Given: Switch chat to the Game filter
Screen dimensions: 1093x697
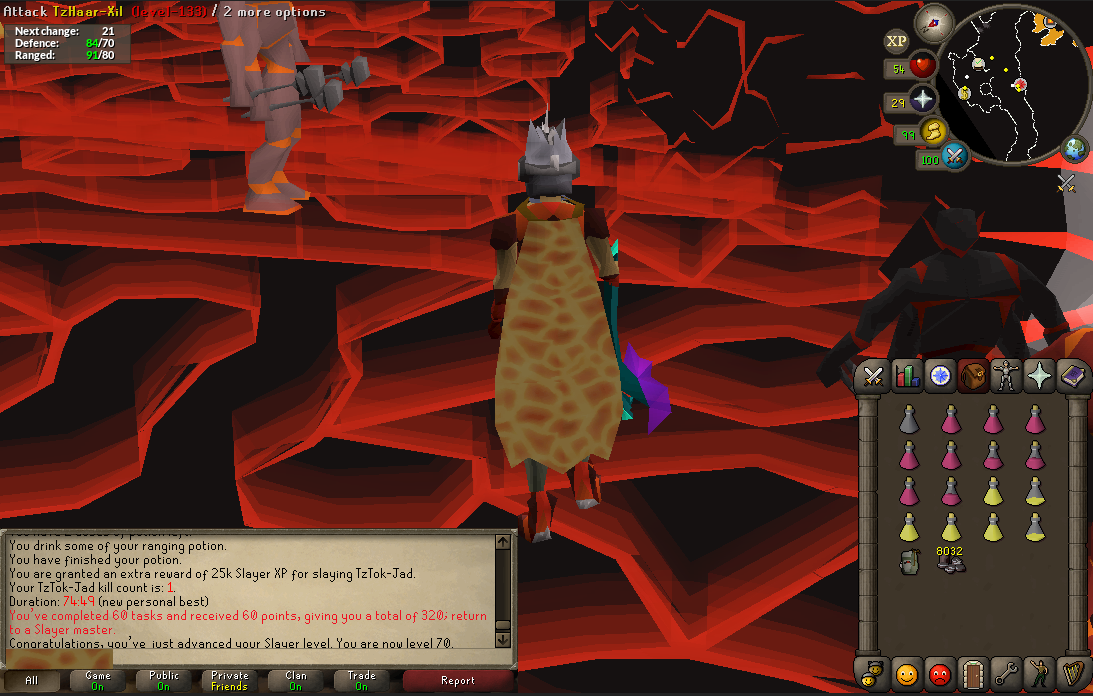Looking at the screenshot, I should pos(98,680).
